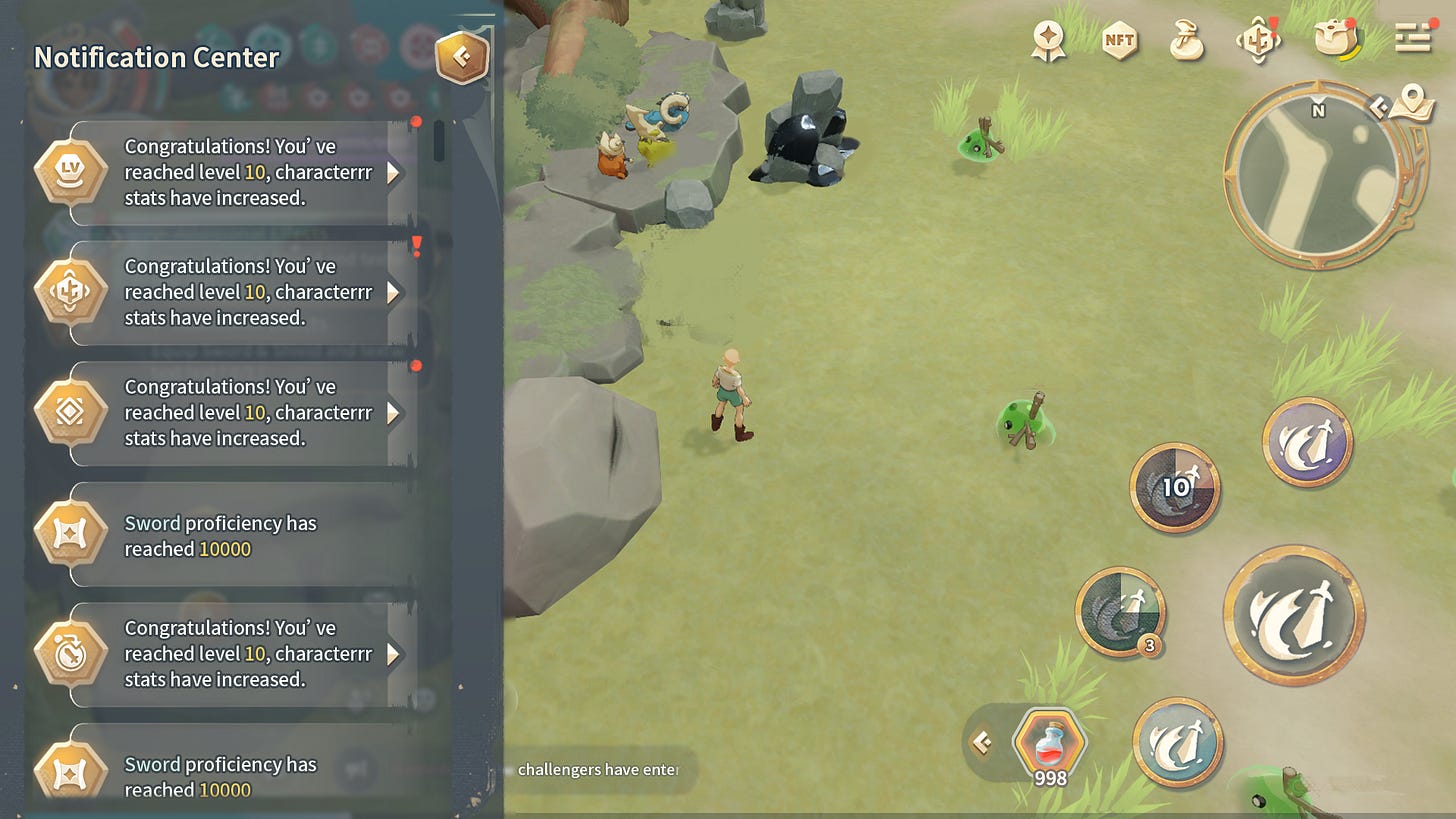Use the red health potion

point(1049,745)
